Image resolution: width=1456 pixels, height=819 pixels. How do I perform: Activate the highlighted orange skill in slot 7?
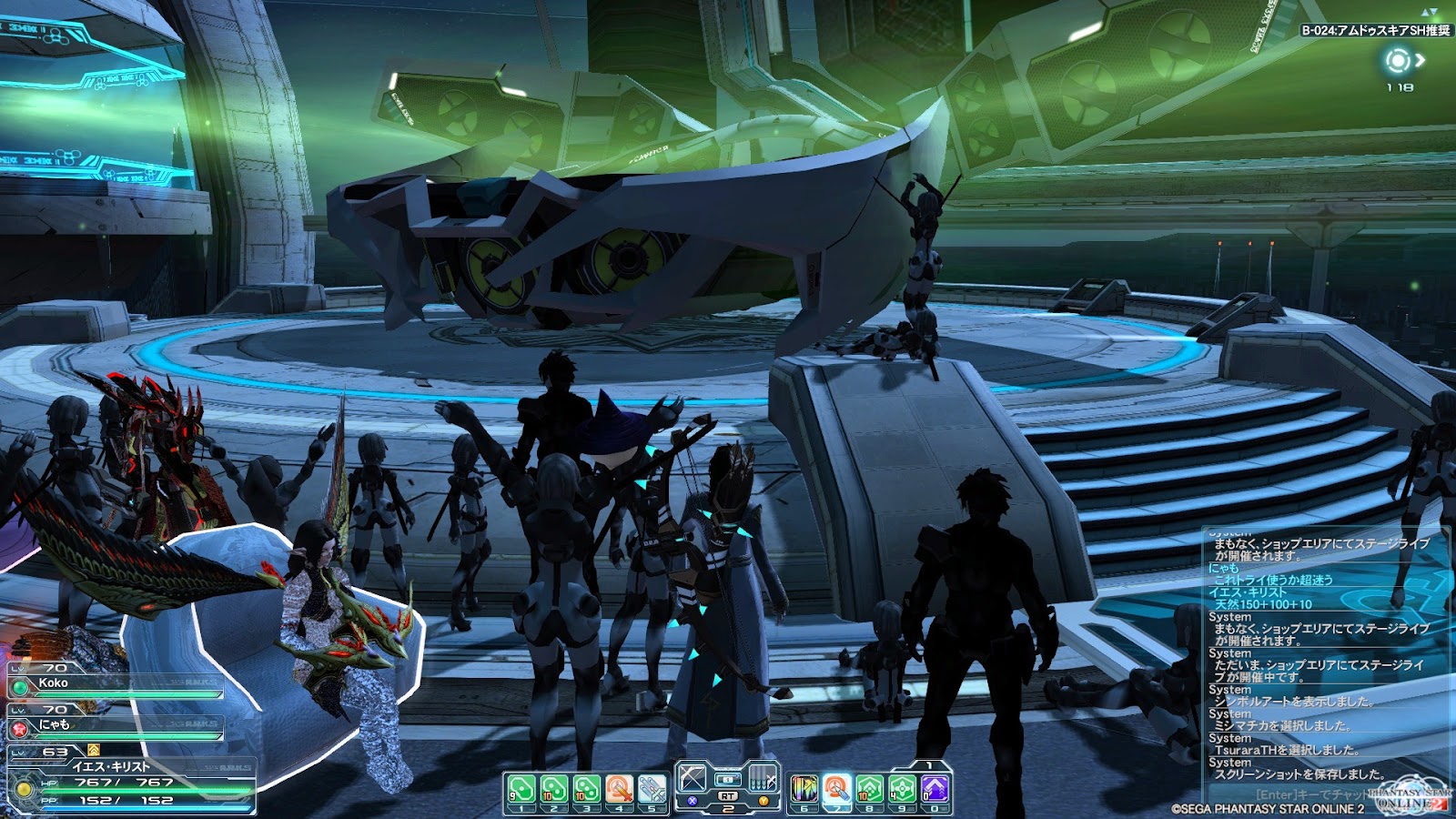coord(836,788)
